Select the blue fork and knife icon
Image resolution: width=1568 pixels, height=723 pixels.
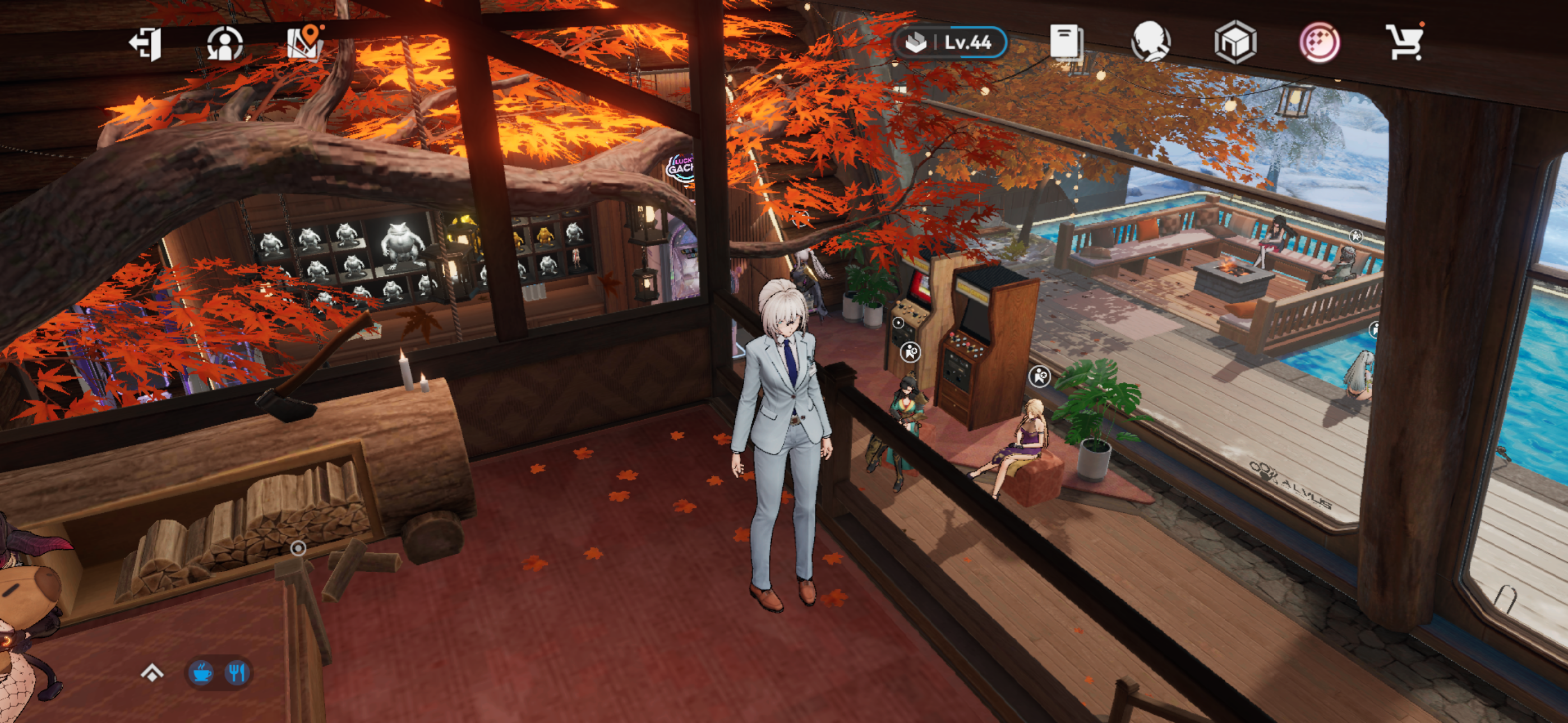coord(237,673)
